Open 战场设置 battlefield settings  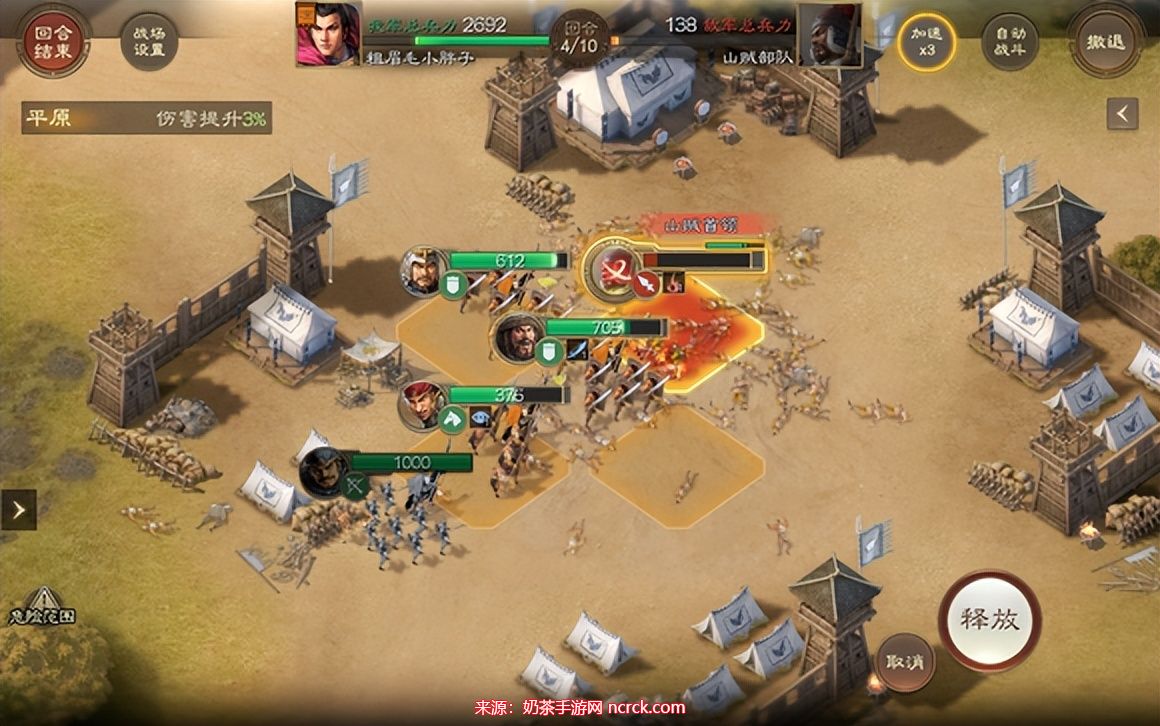point(148,42)
